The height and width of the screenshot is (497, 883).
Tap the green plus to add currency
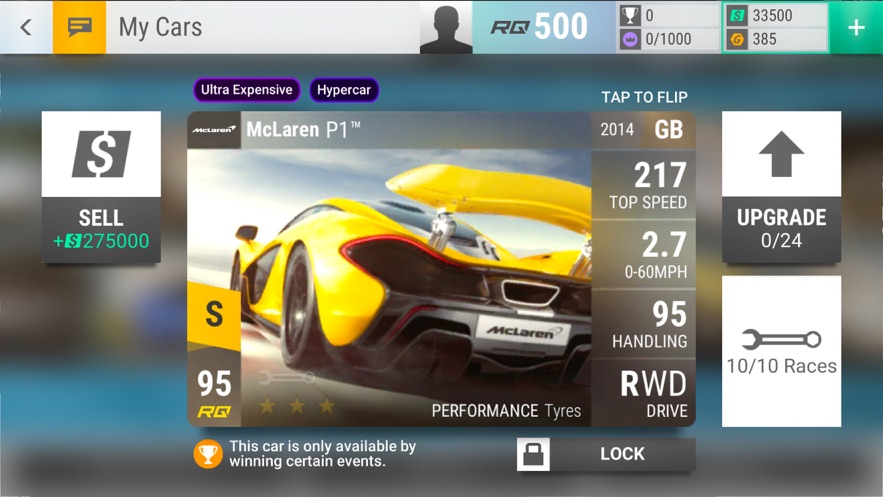click(x=856, y=28)
